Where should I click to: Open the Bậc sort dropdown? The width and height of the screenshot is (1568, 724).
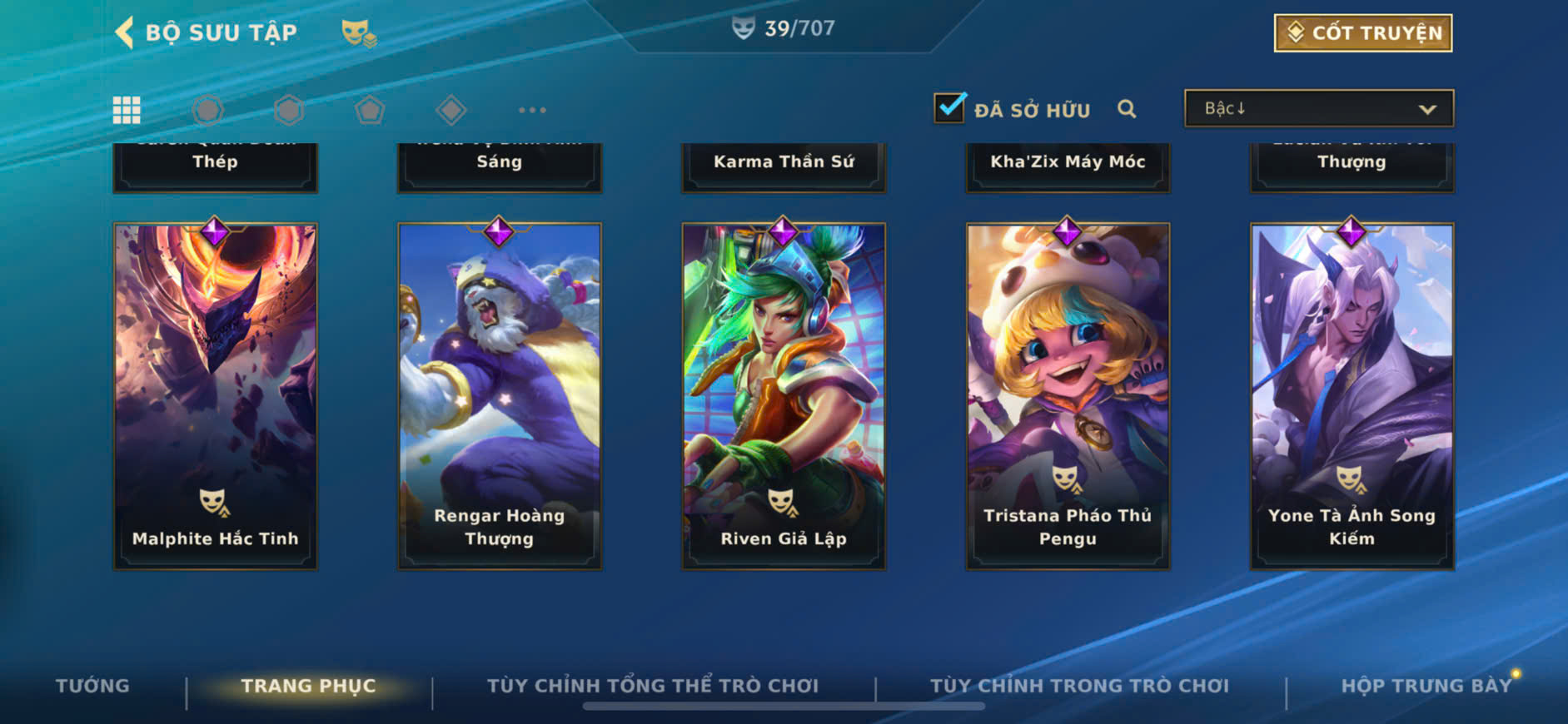pos(1319,109)
